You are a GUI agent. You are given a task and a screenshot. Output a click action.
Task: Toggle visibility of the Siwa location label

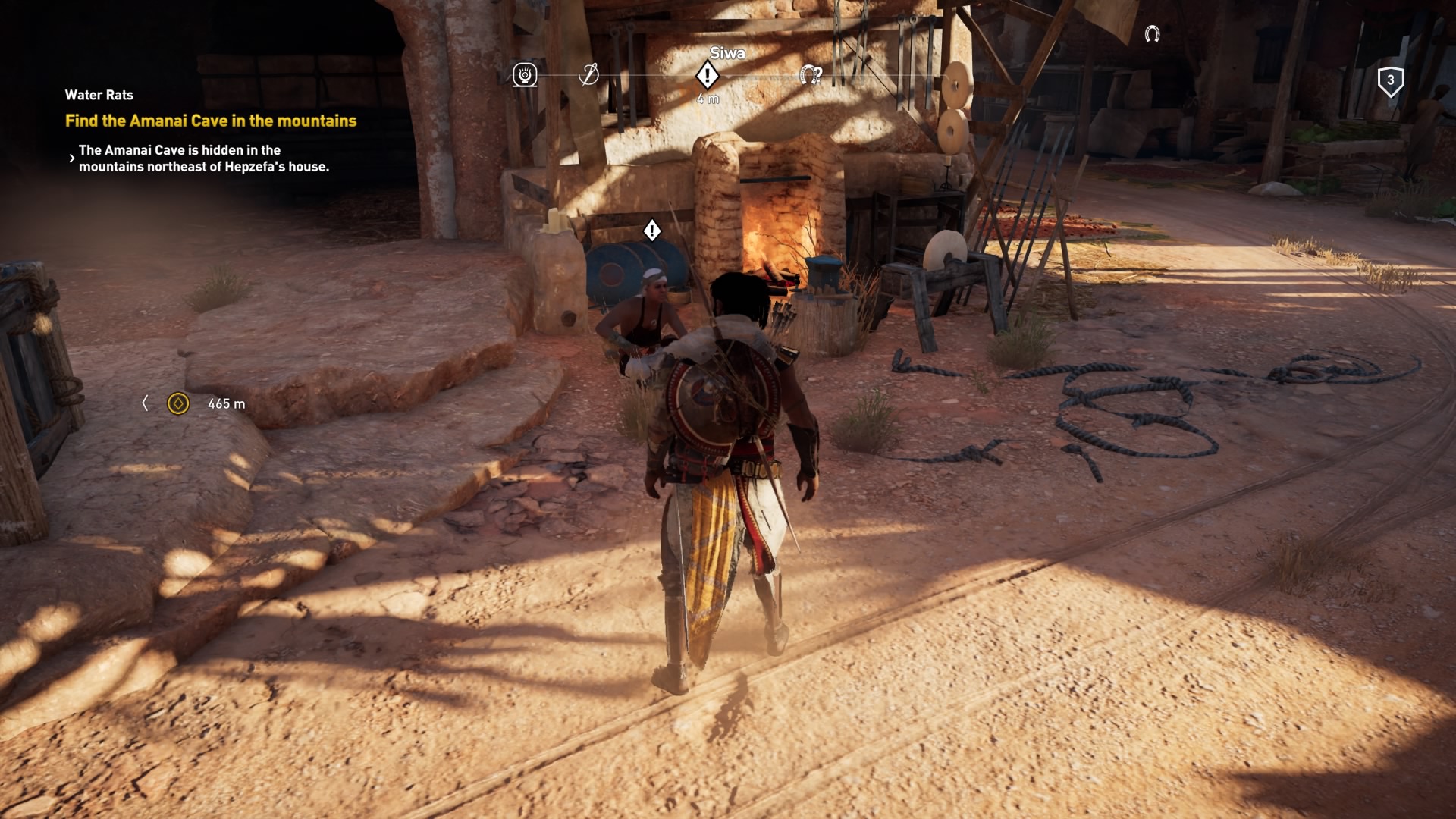[x=727, y=53]
